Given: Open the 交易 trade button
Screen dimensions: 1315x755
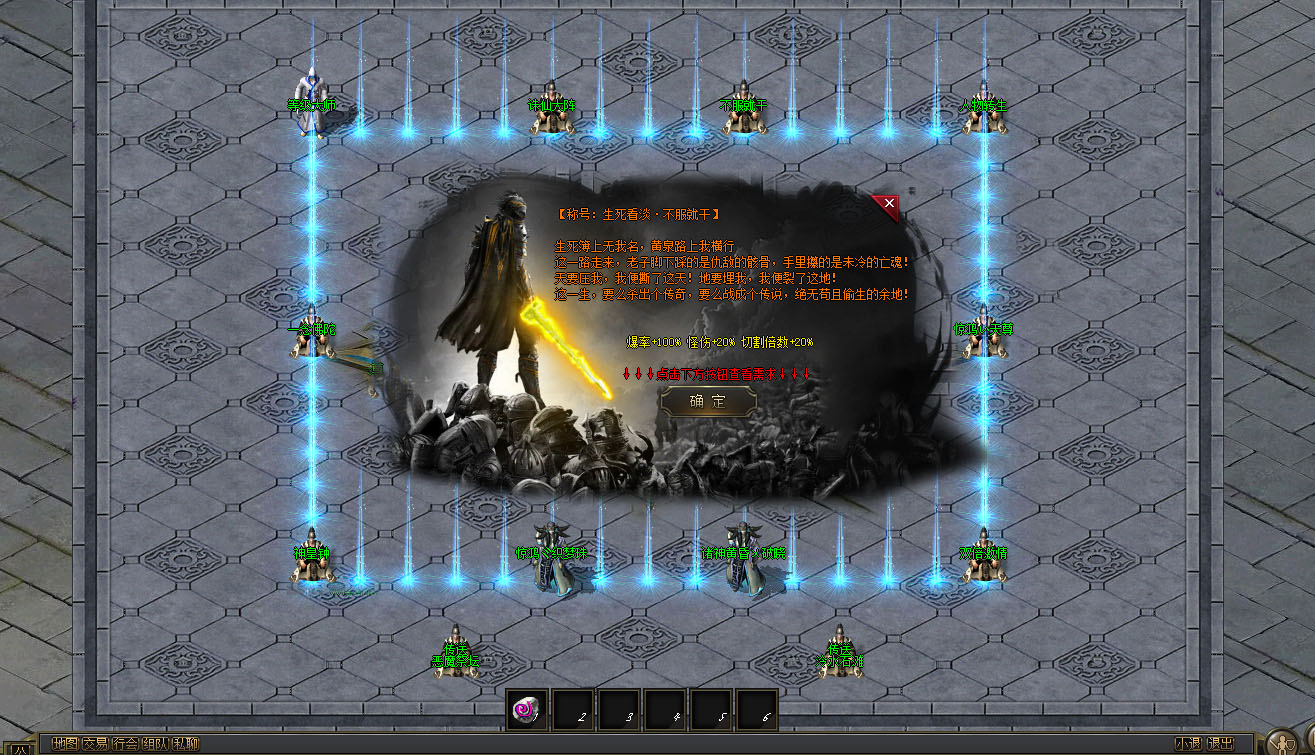Looking at the screenshot, I should point(95,744).
